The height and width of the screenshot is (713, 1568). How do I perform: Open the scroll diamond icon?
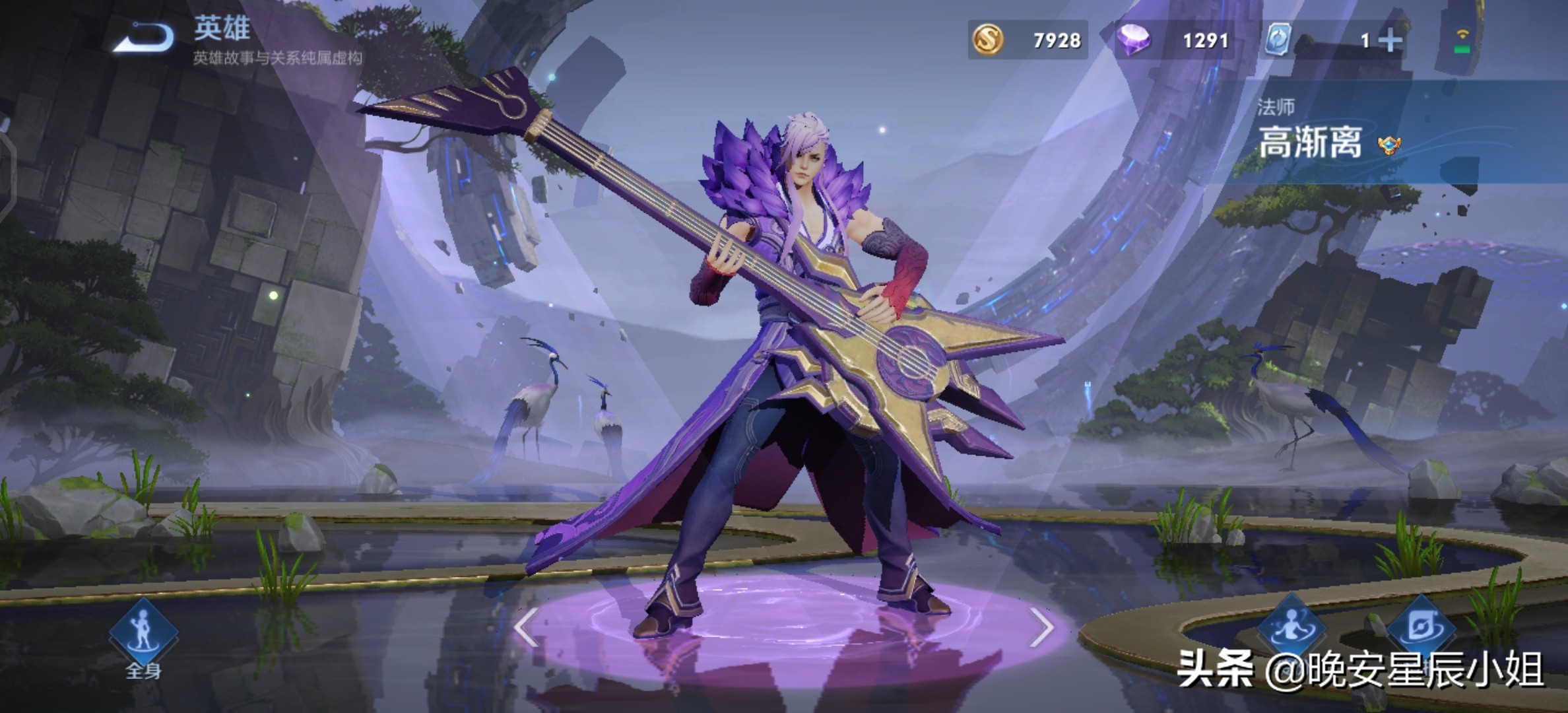1420,628
